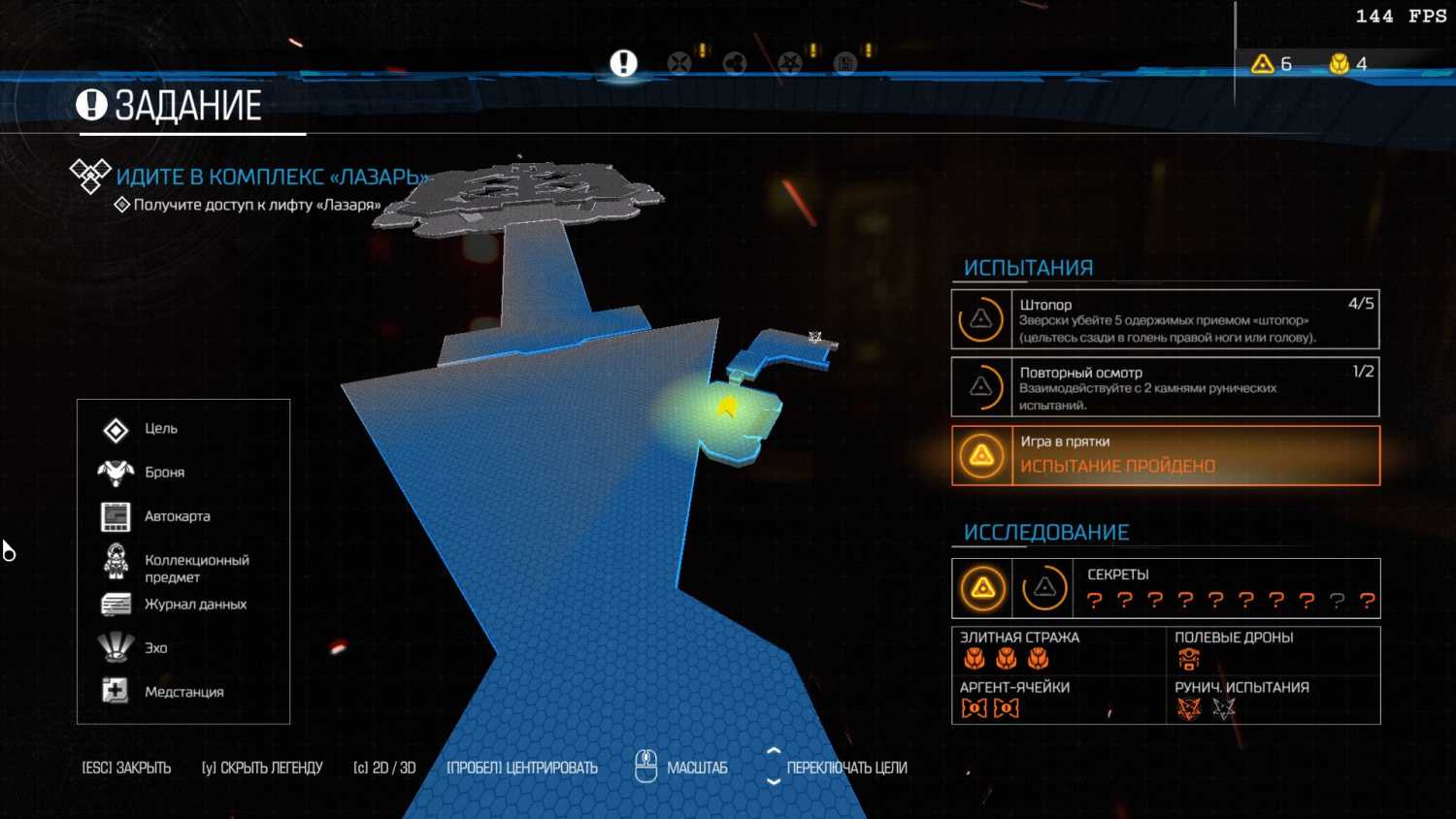Click the yellow player marker on map

tap(726, 408)
